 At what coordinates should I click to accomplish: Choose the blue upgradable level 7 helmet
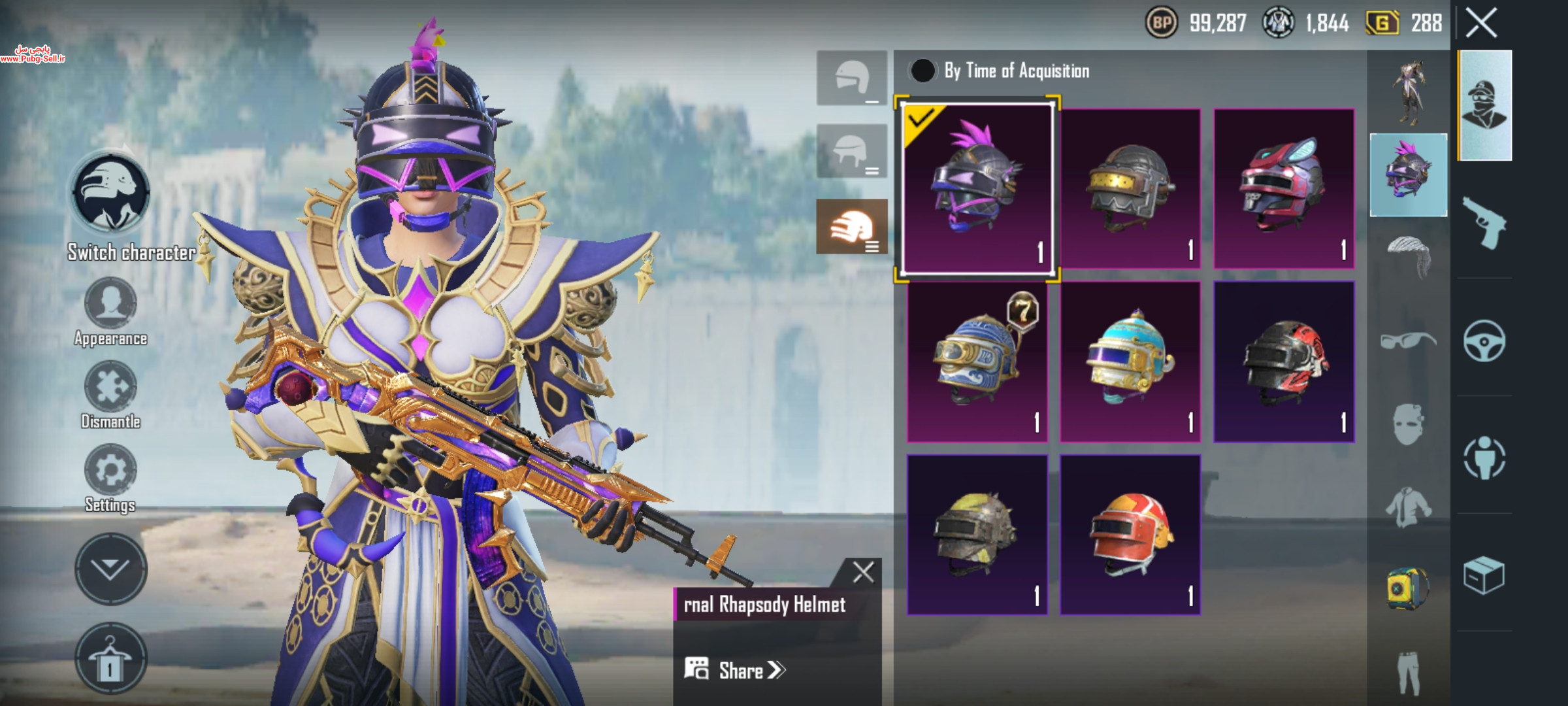(x=977, y=361)
